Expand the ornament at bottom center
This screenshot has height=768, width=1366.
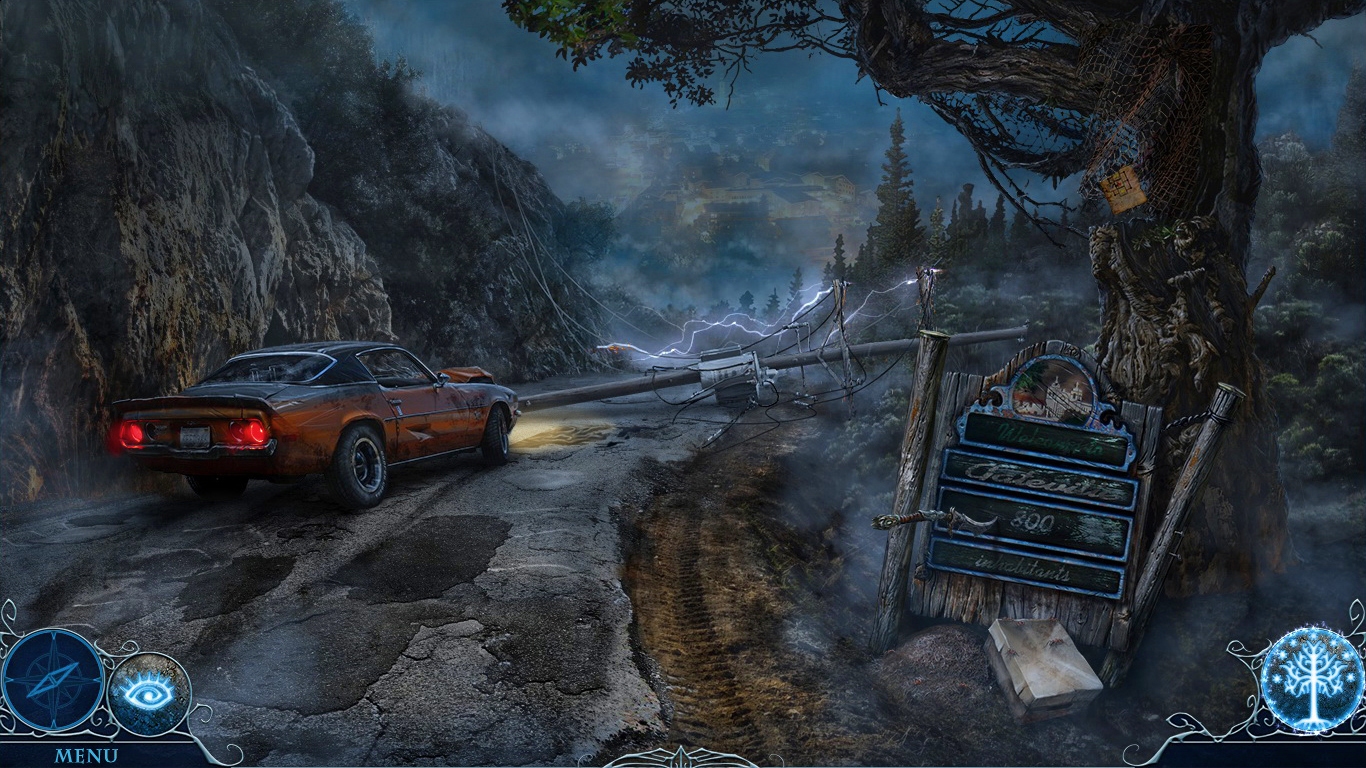(x=683, y=758)
